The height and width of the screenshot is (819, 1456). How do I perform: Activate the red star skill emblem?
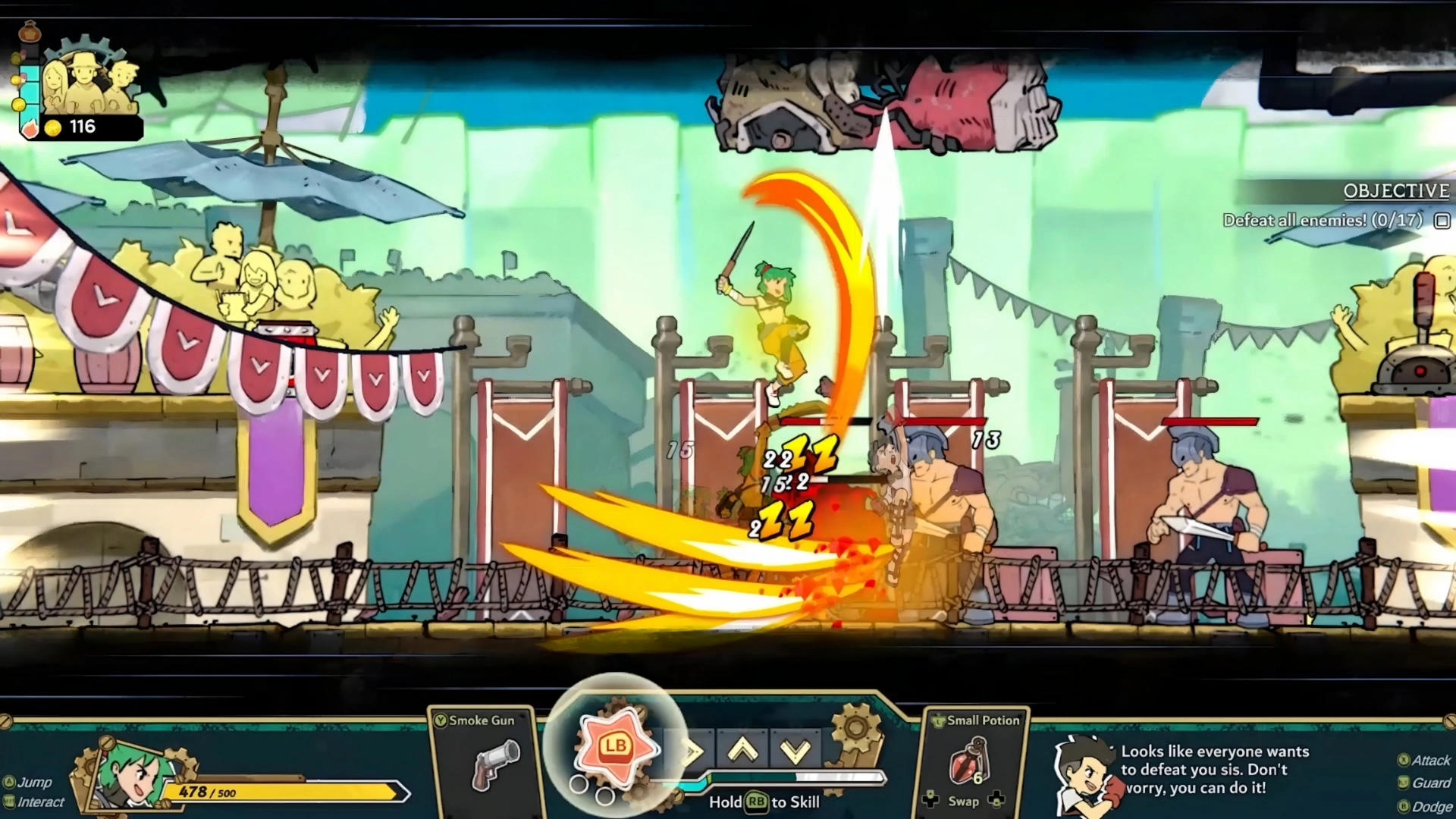[x=615, y=748]
